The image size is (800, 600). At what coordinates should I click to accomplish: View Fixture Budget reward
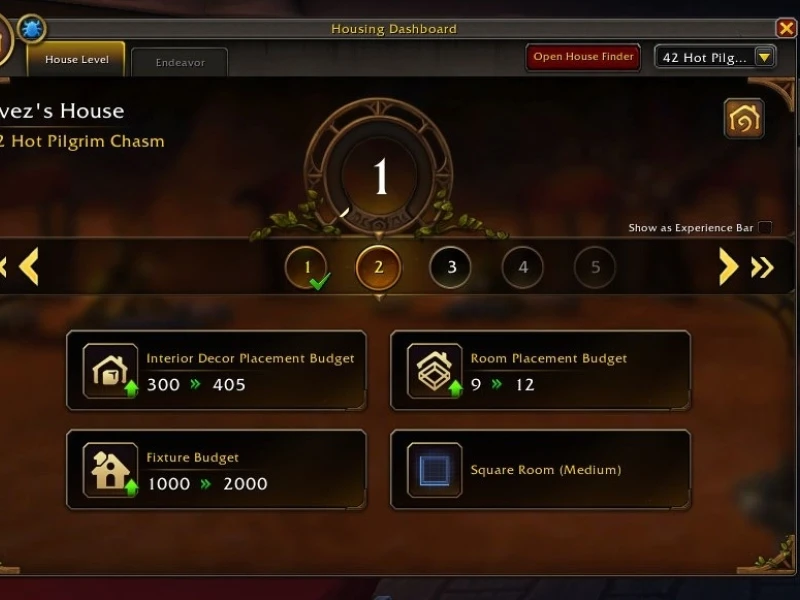[x=216, y=470]
